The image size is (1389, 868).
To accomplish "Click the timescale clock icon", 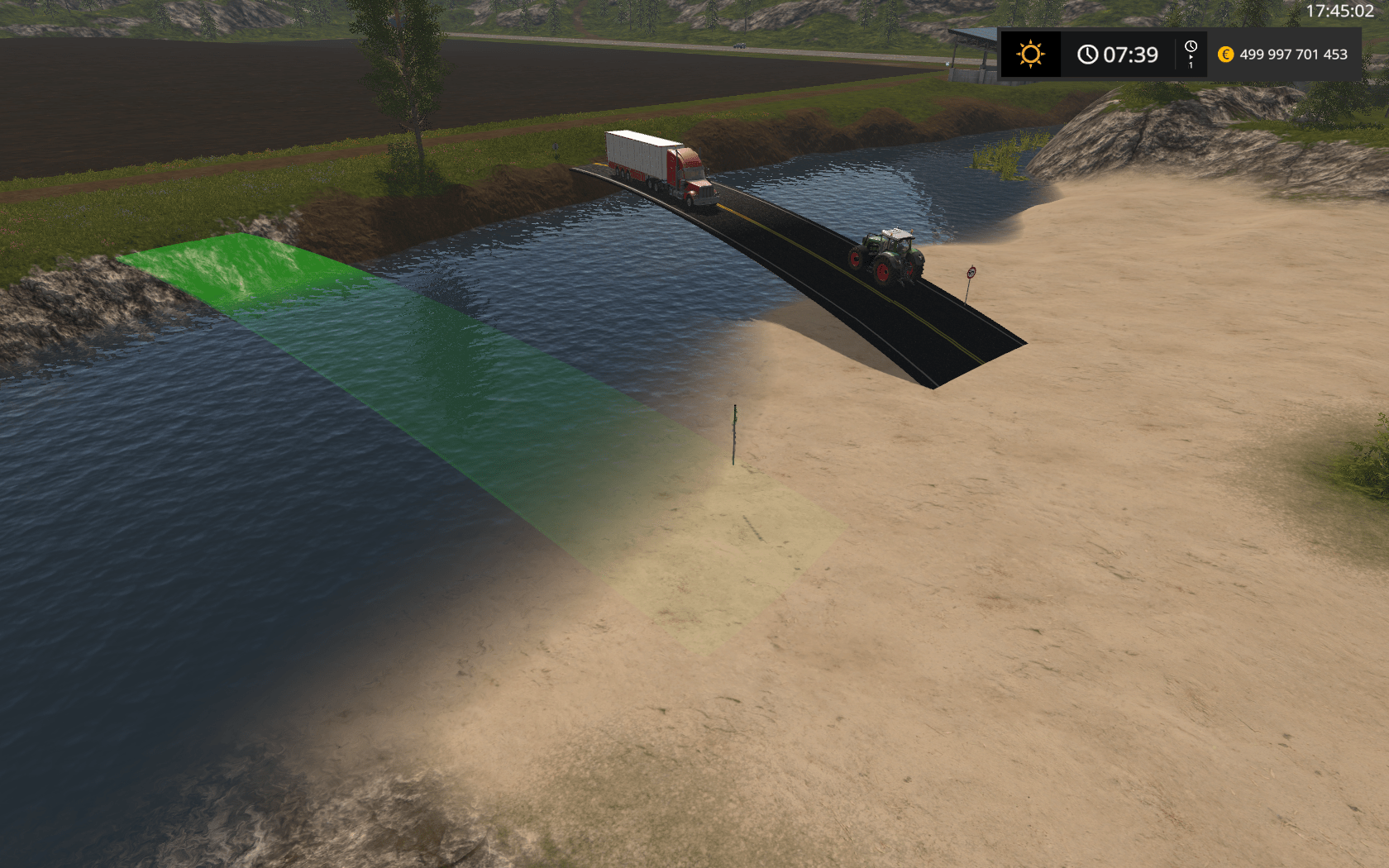I will click(x=1191, y=47).
